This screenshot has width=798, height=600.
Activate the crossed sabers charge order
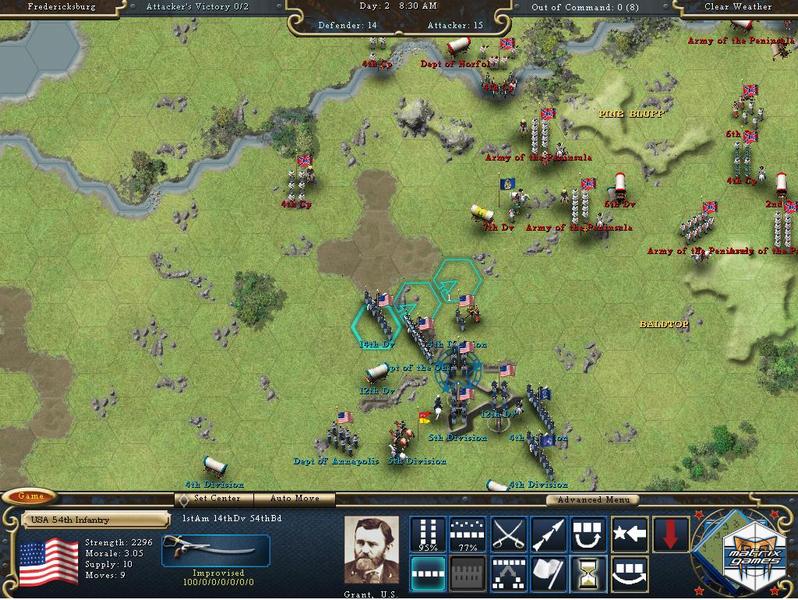click(509, 535)
